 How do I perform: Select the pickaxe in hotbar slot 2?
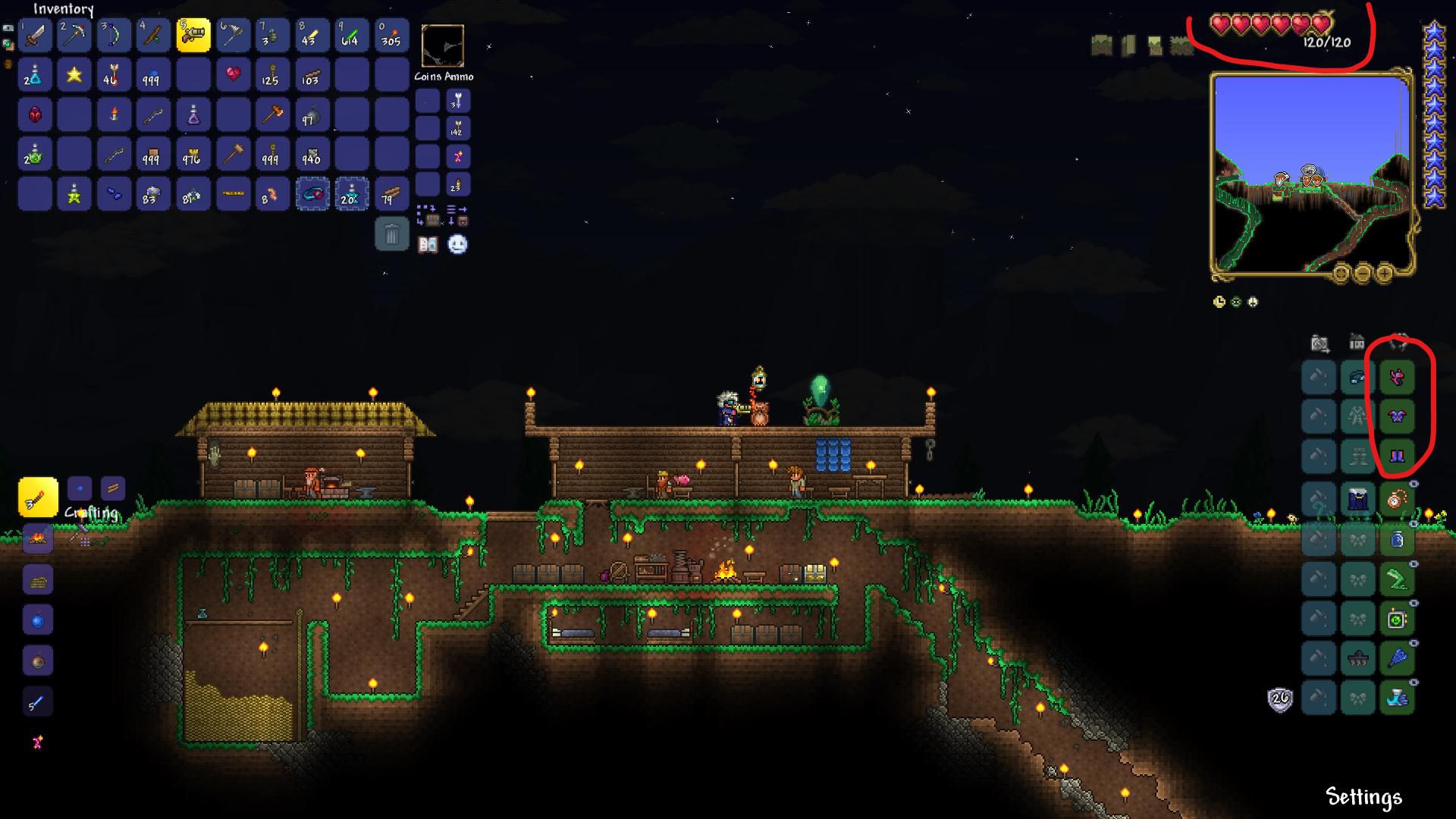(74, 35)
